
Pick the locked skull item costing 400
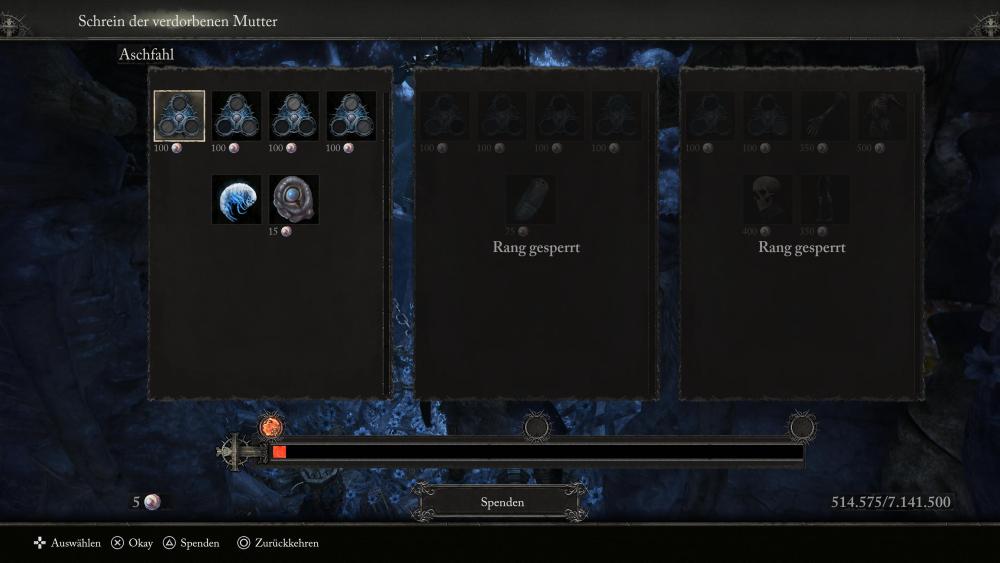[x=768, y=199]
